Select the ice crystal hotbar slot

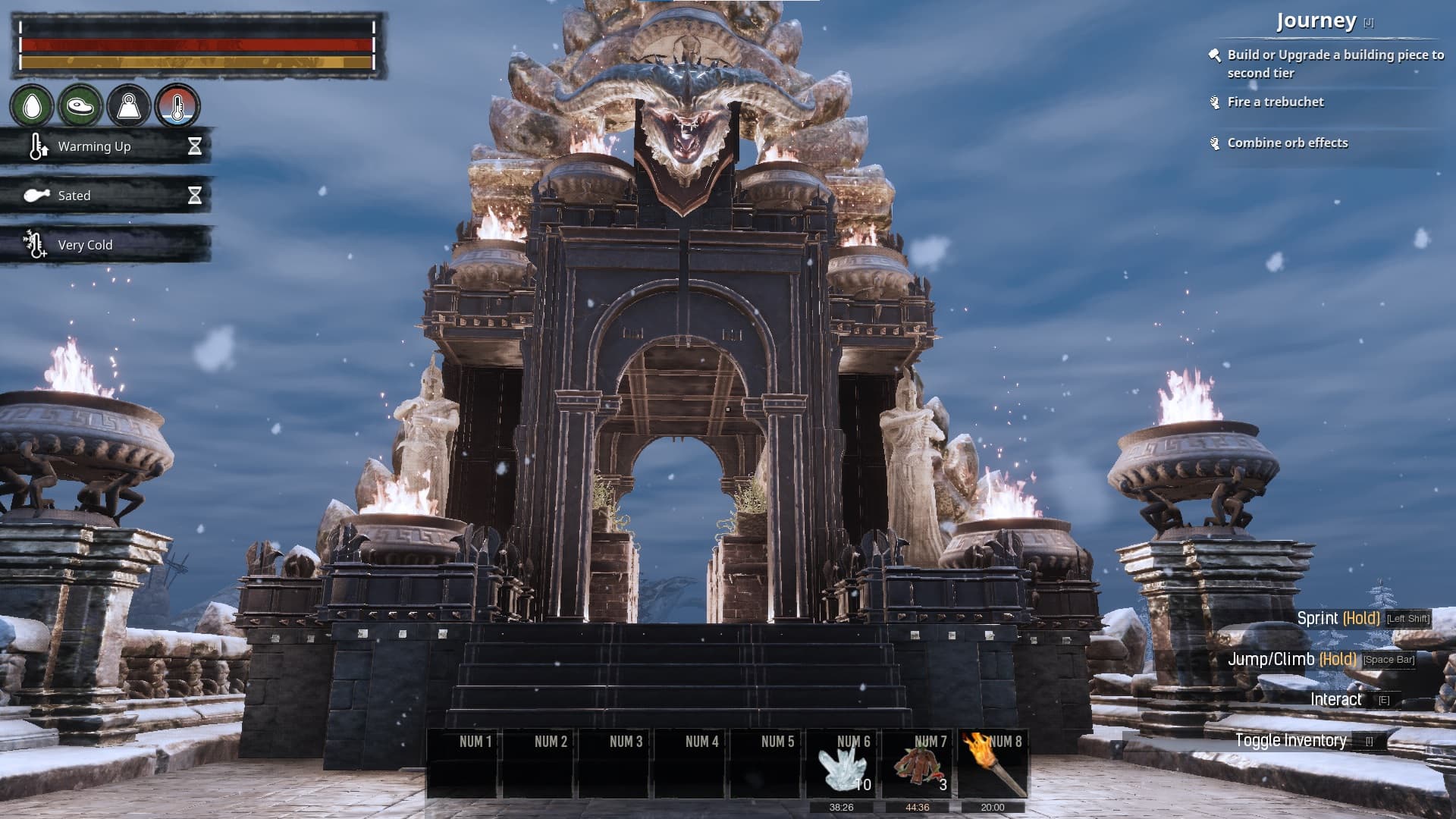(x=842, y=764)
